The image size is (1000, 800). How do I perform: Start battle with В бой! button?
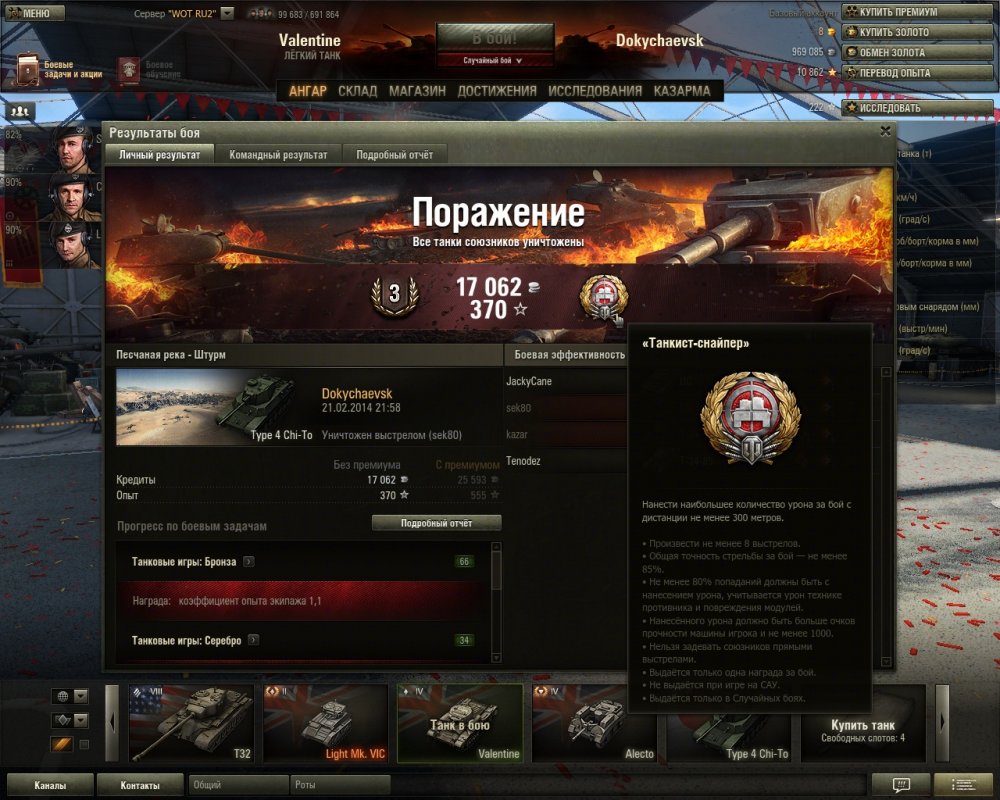(x=494, y=39)
